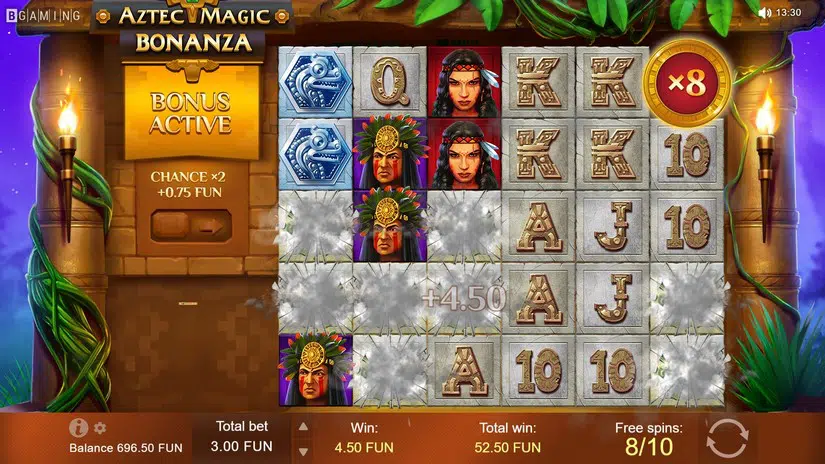Image resolution: width=825 pixels, height=464 pixels.
Task: Open the game info panel
Action: [79, 428]
